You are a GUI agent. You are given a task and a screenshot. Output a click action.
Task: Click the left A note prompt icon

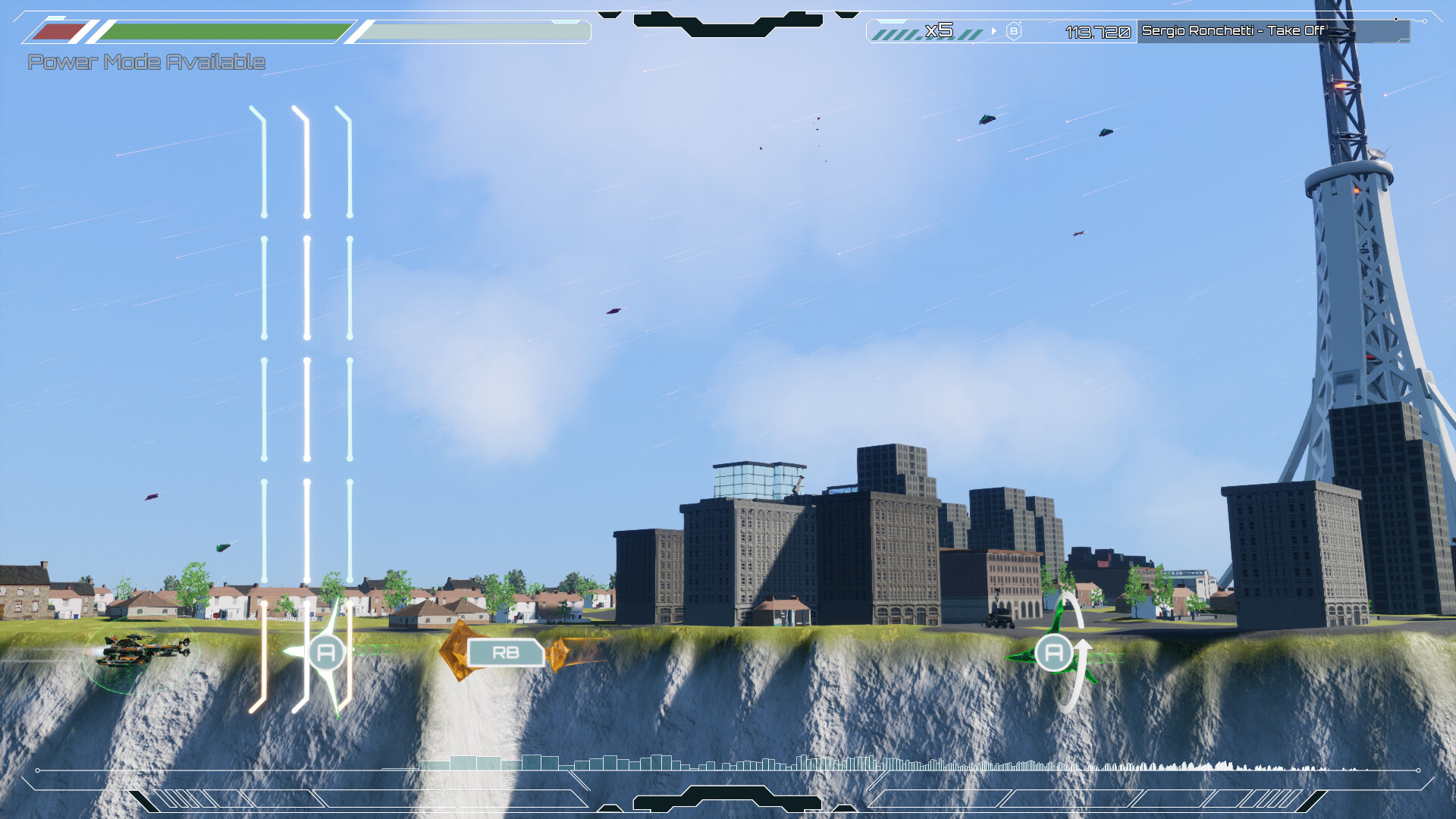pos(326,651)
